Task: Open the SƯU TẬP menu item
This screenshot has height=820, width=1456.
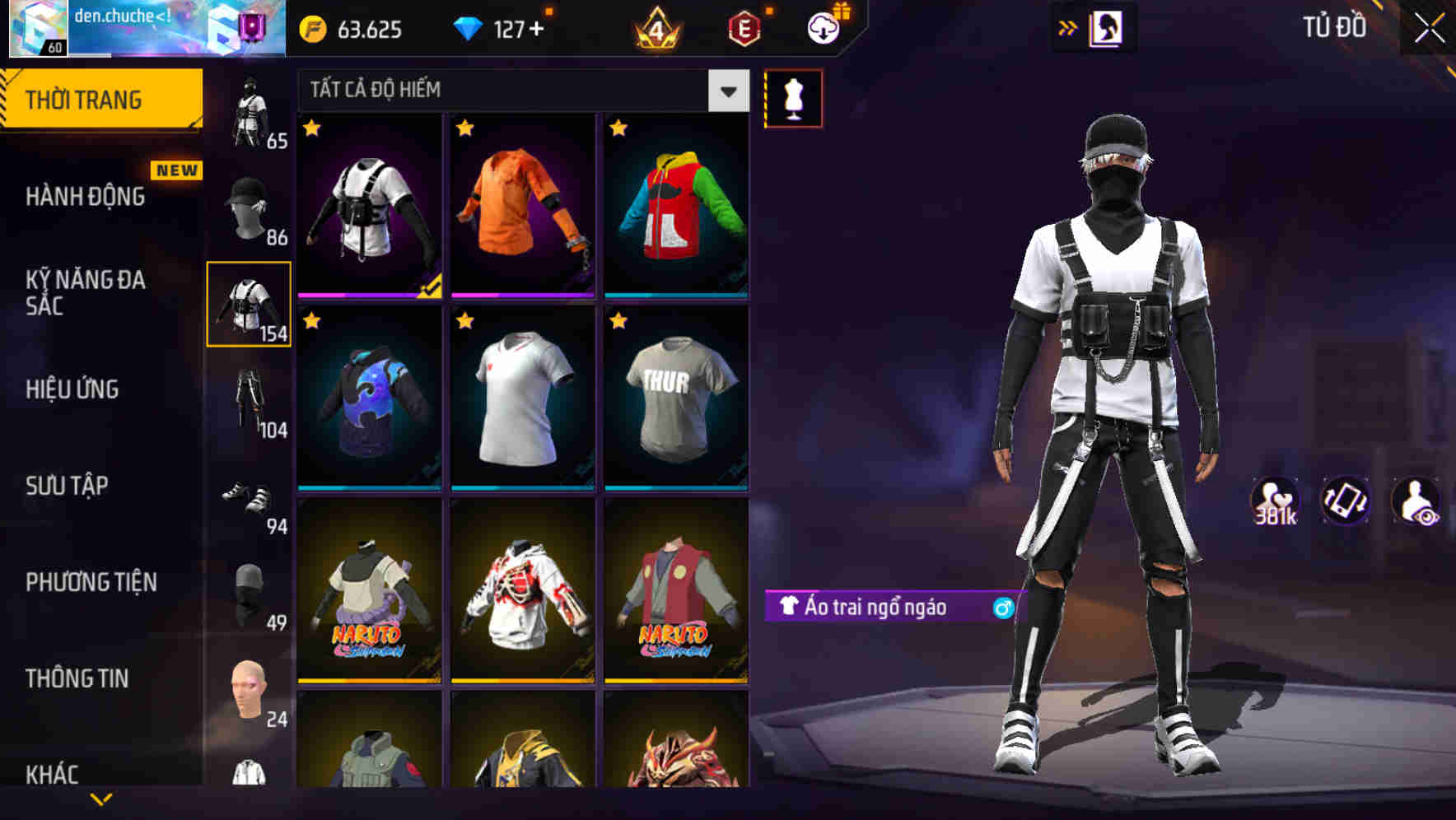Action: (66, 487)
